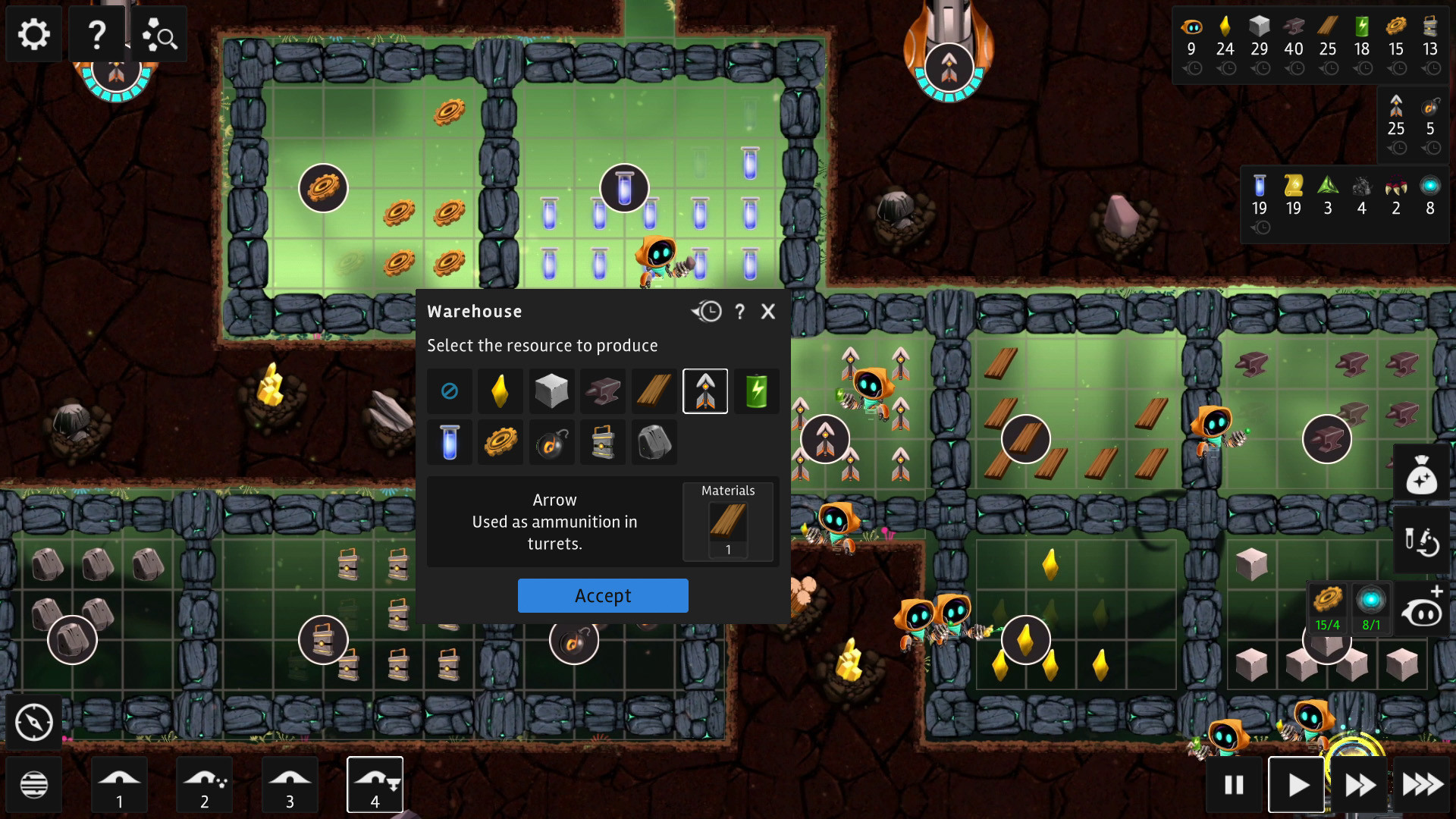The image size is (1456, 819).
Task: Open the resource bag panel on the right edge
Action: coord(1422,472)
